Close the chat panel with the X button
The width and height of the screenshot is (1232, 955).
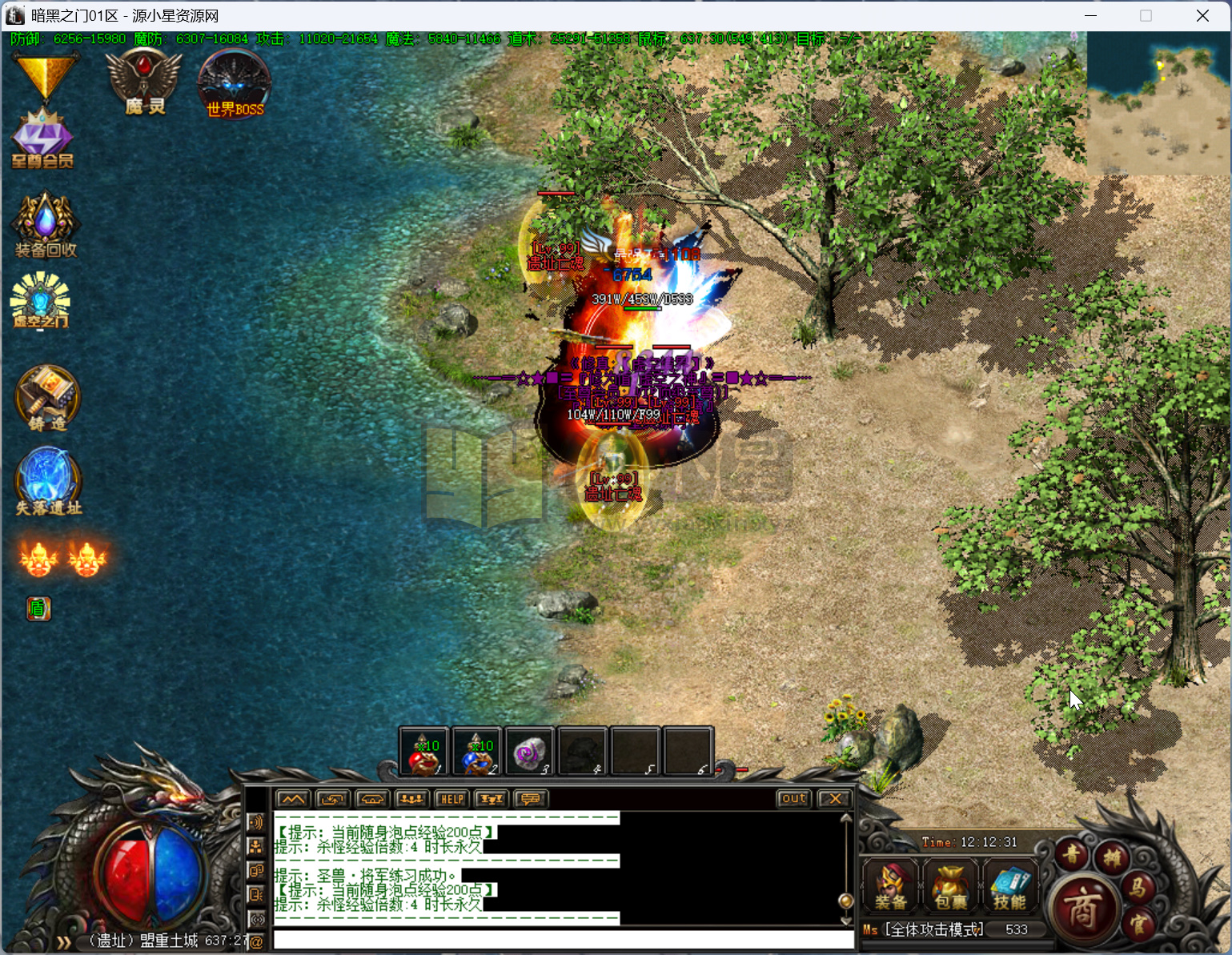coord(835,799)
